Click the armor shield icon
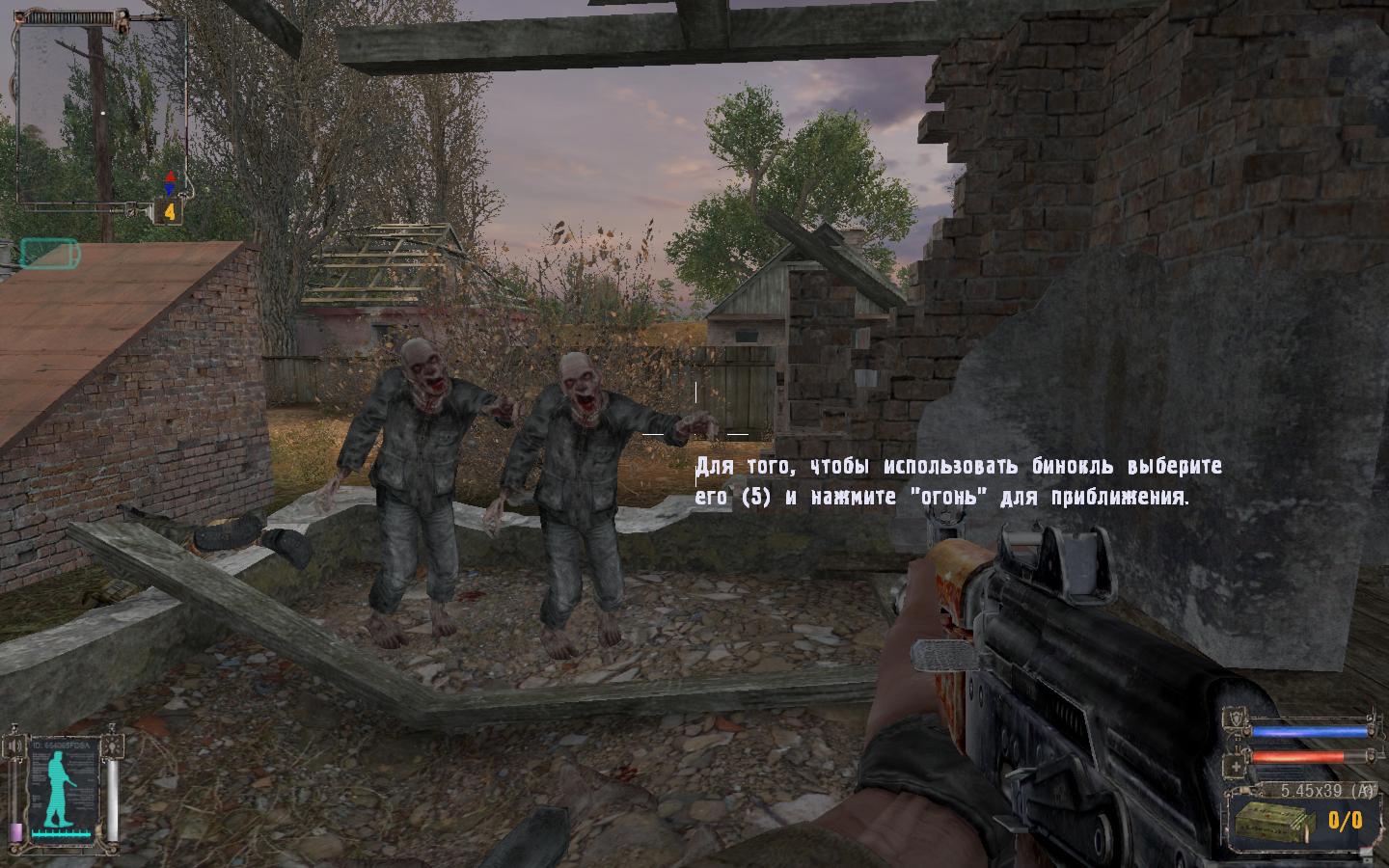Viewport: 1389px width, 868px height. [1237, 719]
